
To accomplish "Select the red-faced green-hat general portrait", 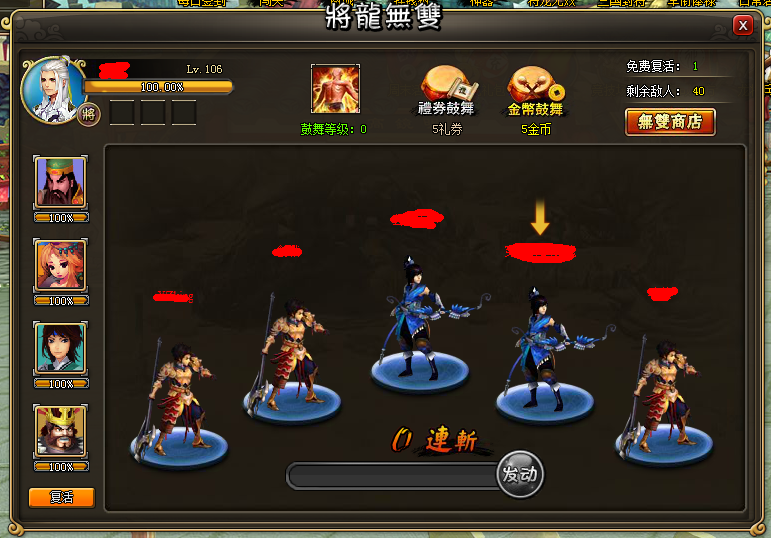I will click(60, 181).
